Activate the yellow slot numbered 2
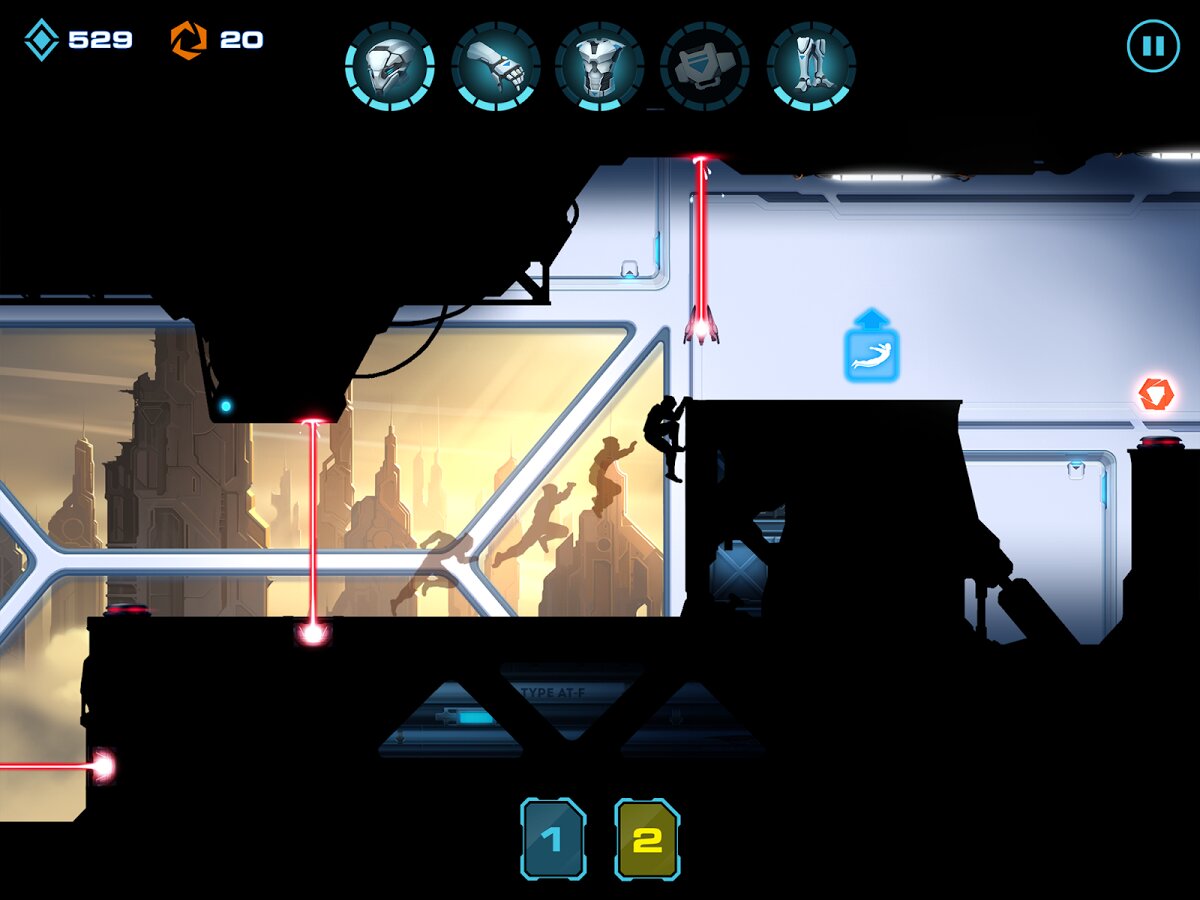 click(x=647, y=839)
